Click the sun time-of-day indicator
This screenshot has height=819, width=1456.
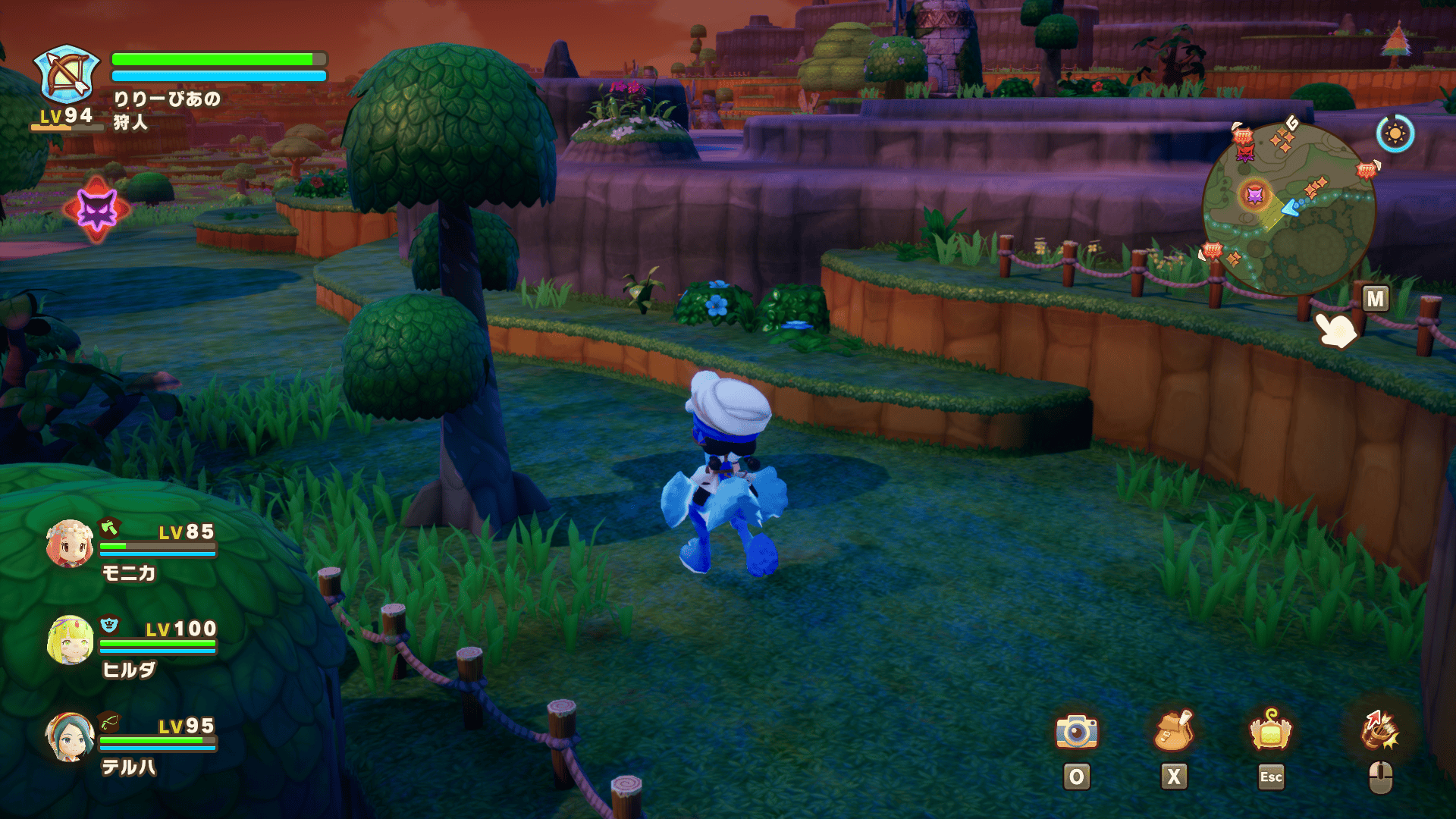(1395, 134)
